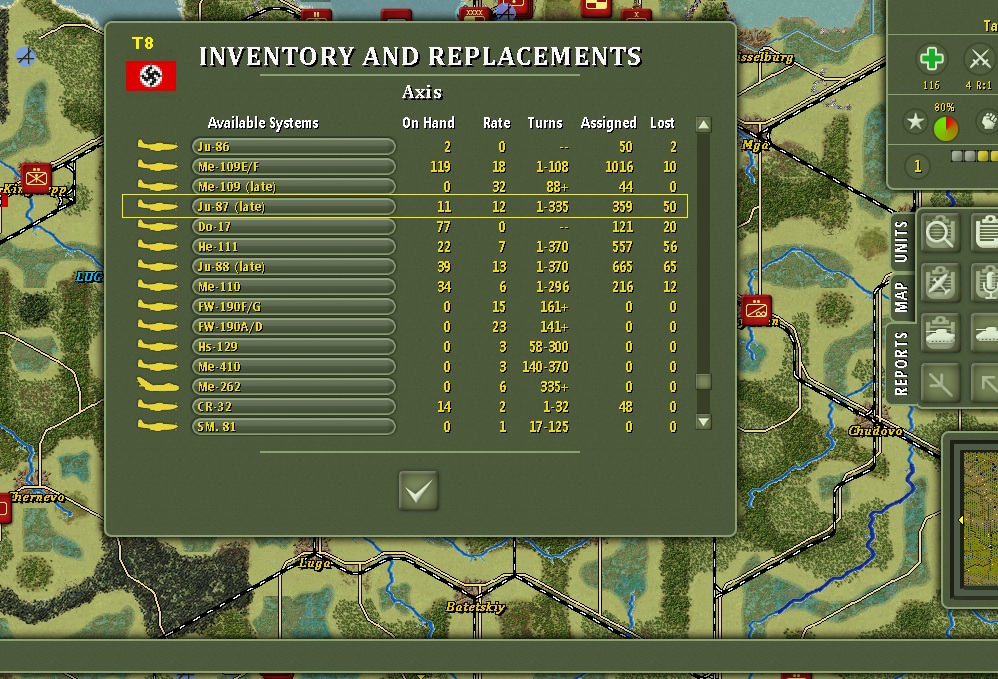Click the list's scroll-up arrow
Screen dimensions: 998x679
tap(703, 125)
